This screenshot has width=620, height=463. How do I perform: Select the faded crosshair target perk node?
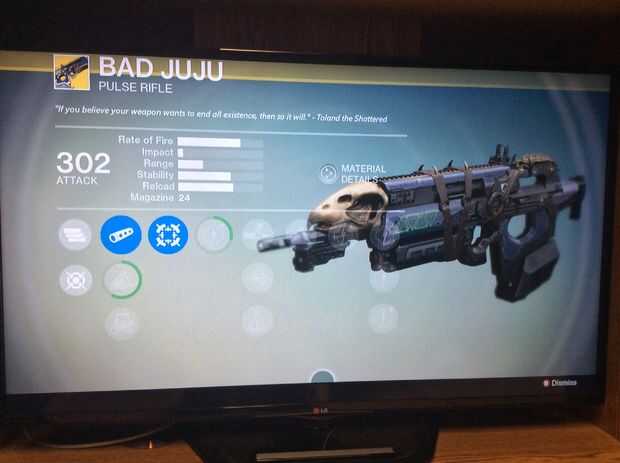75,280
